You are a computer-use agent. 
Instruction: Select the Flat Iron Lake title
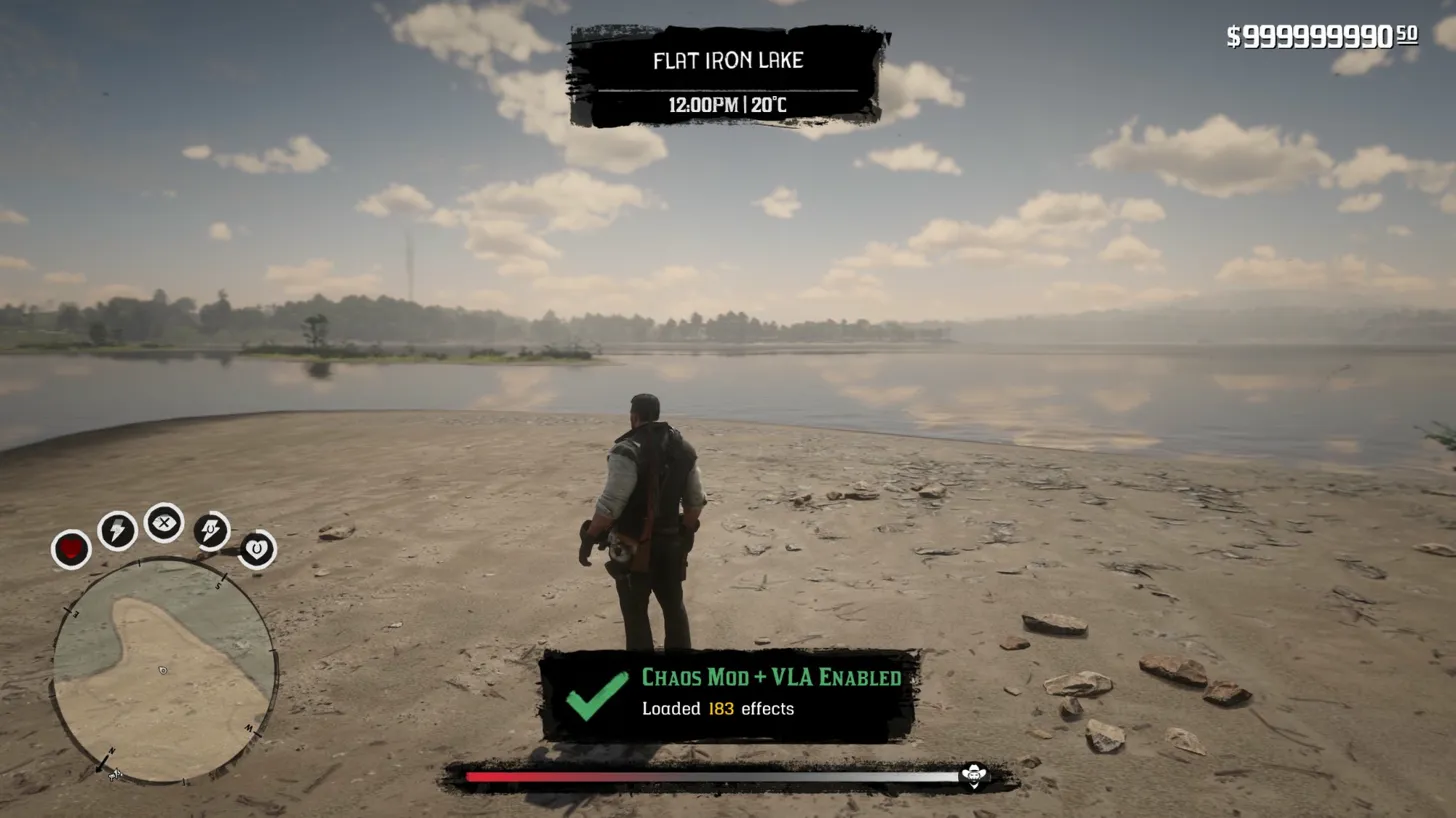click(727, 60)
